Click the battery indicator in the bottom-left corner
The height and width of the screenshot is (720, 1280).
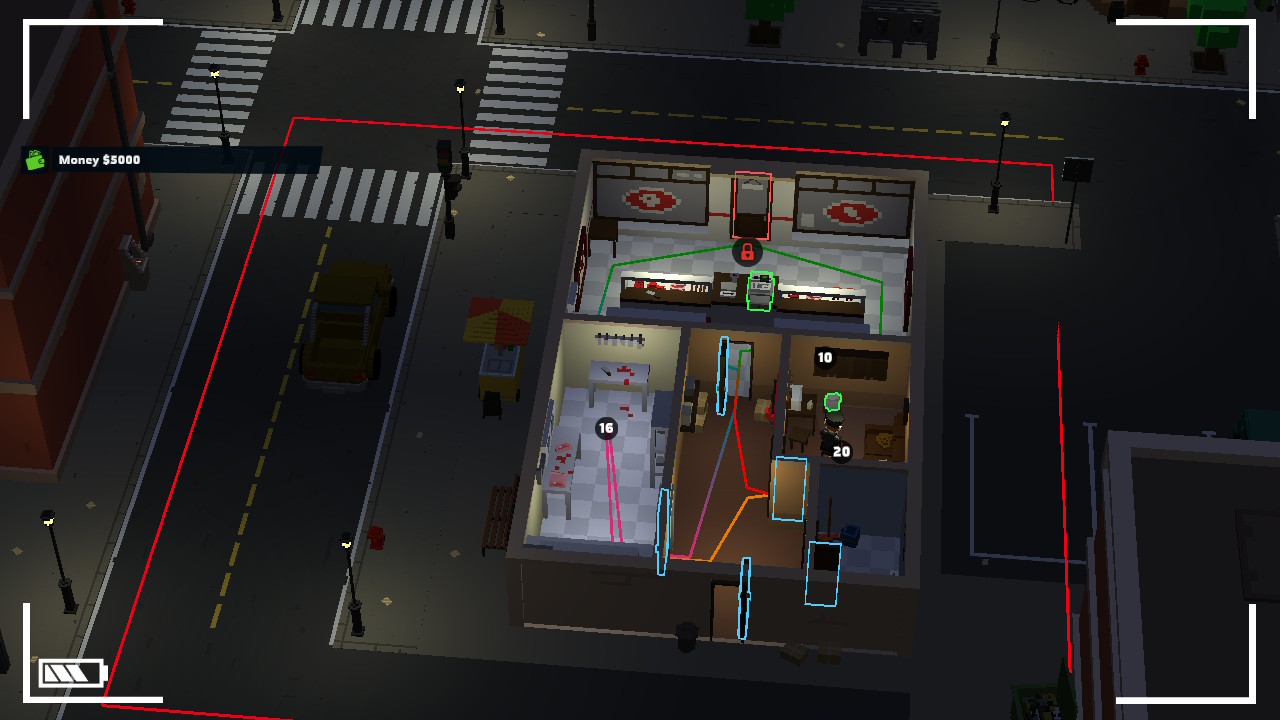72,672
